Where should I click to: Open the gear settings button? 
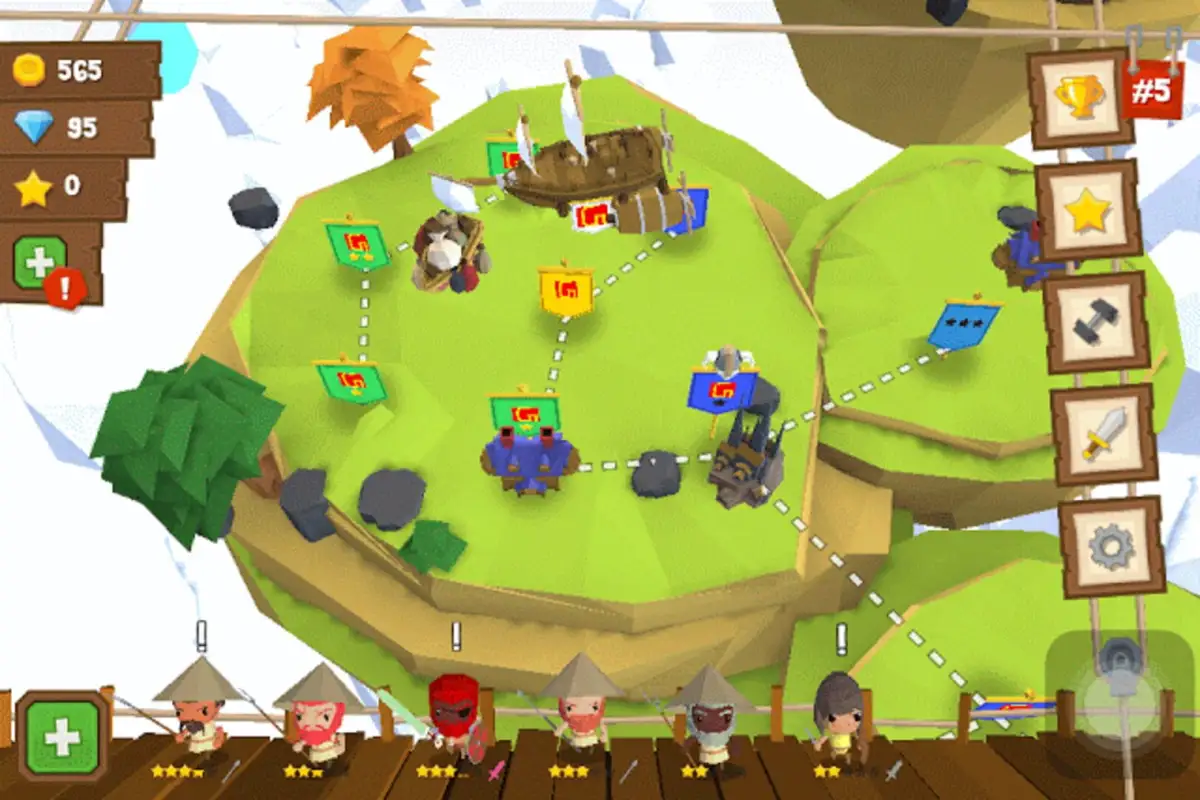coord(1111,546)
